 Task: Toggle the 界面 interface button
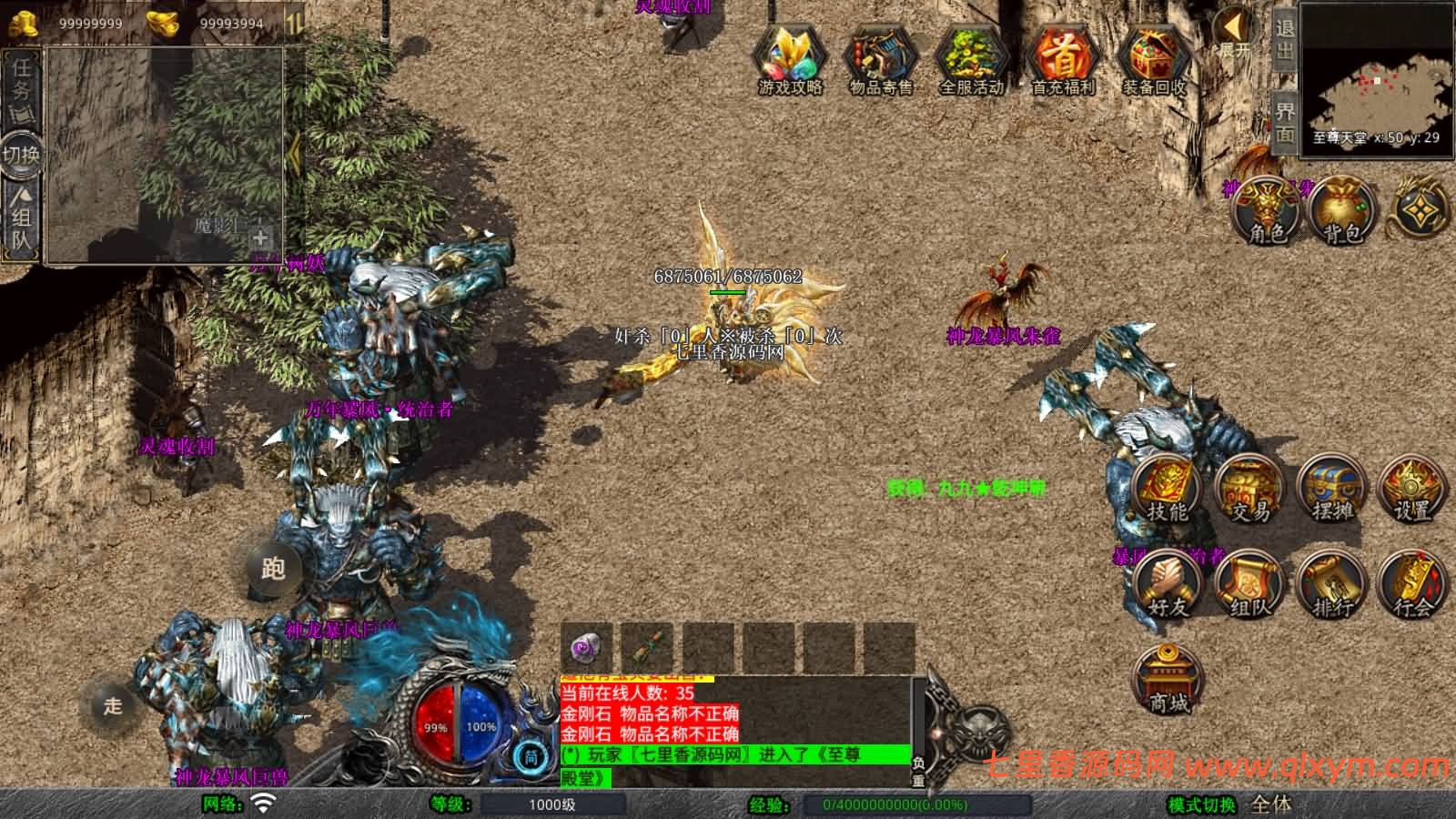click(x=1284, y=121)
